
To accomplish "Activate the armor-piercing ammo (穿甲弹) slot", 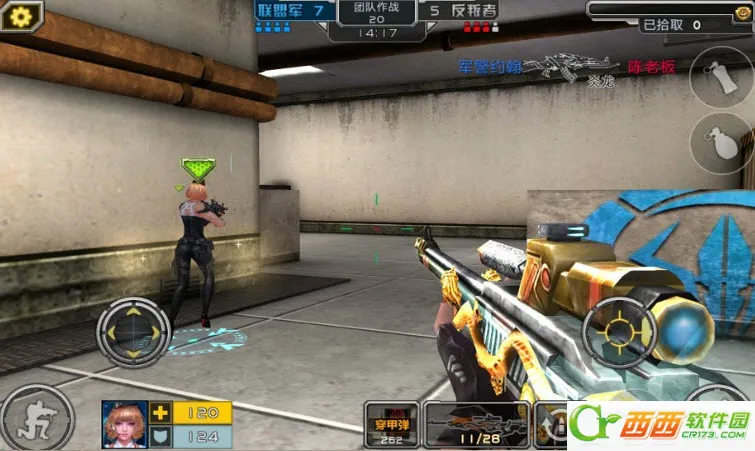I will (391, 424).
